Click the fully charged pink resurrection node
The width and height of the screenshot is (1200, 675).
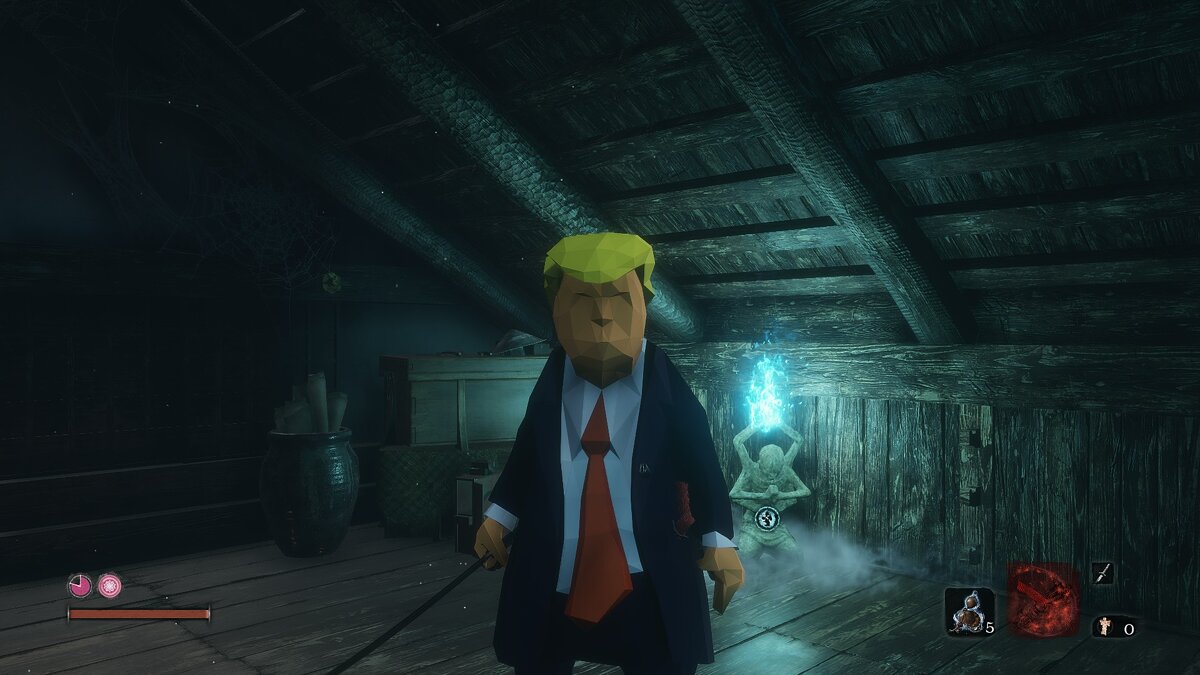point(110,586)
